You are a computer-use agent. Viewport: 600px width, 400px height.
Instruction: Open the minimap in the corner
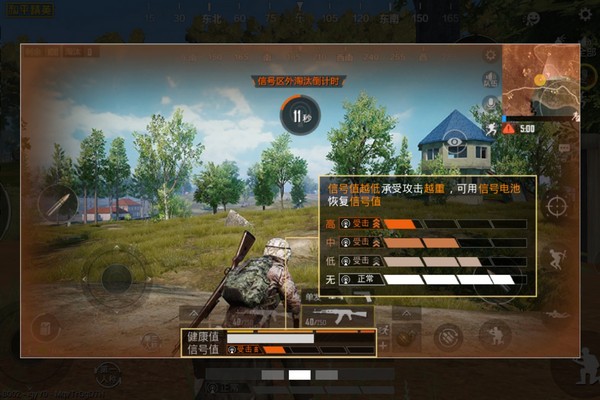point(540,81)
